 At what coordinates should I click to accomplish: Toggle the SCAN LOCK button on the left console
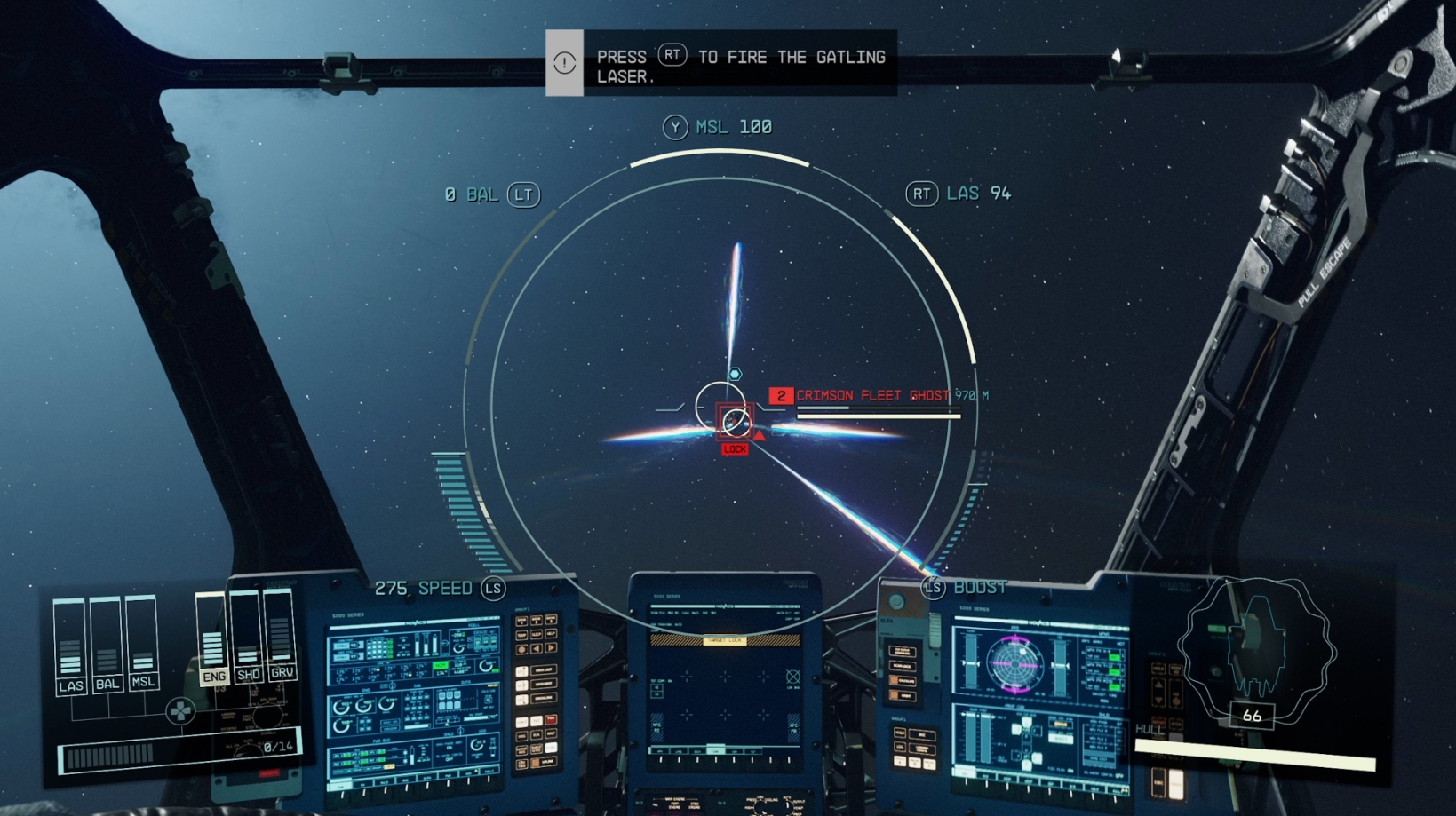click(x=903, y=666)
